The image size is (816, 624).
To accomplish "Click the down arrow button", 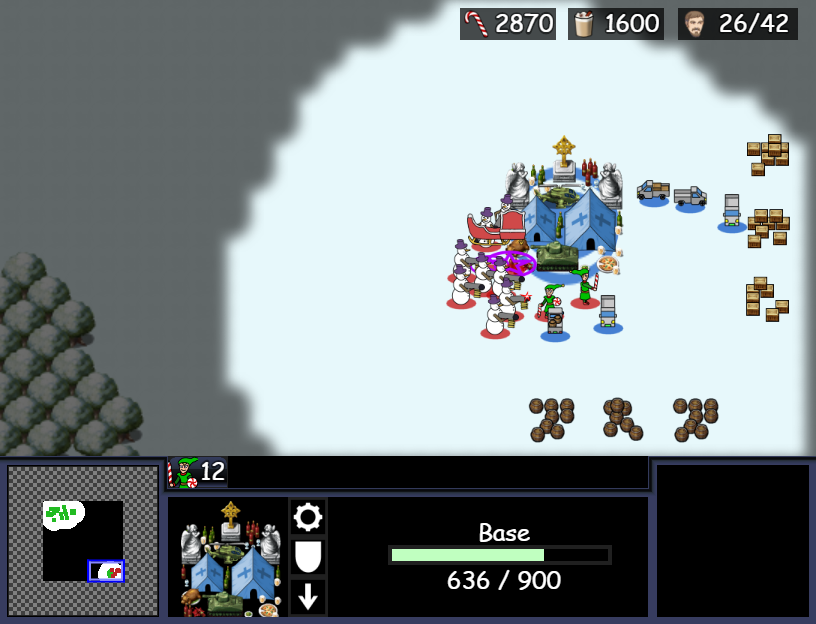I will coord(308,597).
